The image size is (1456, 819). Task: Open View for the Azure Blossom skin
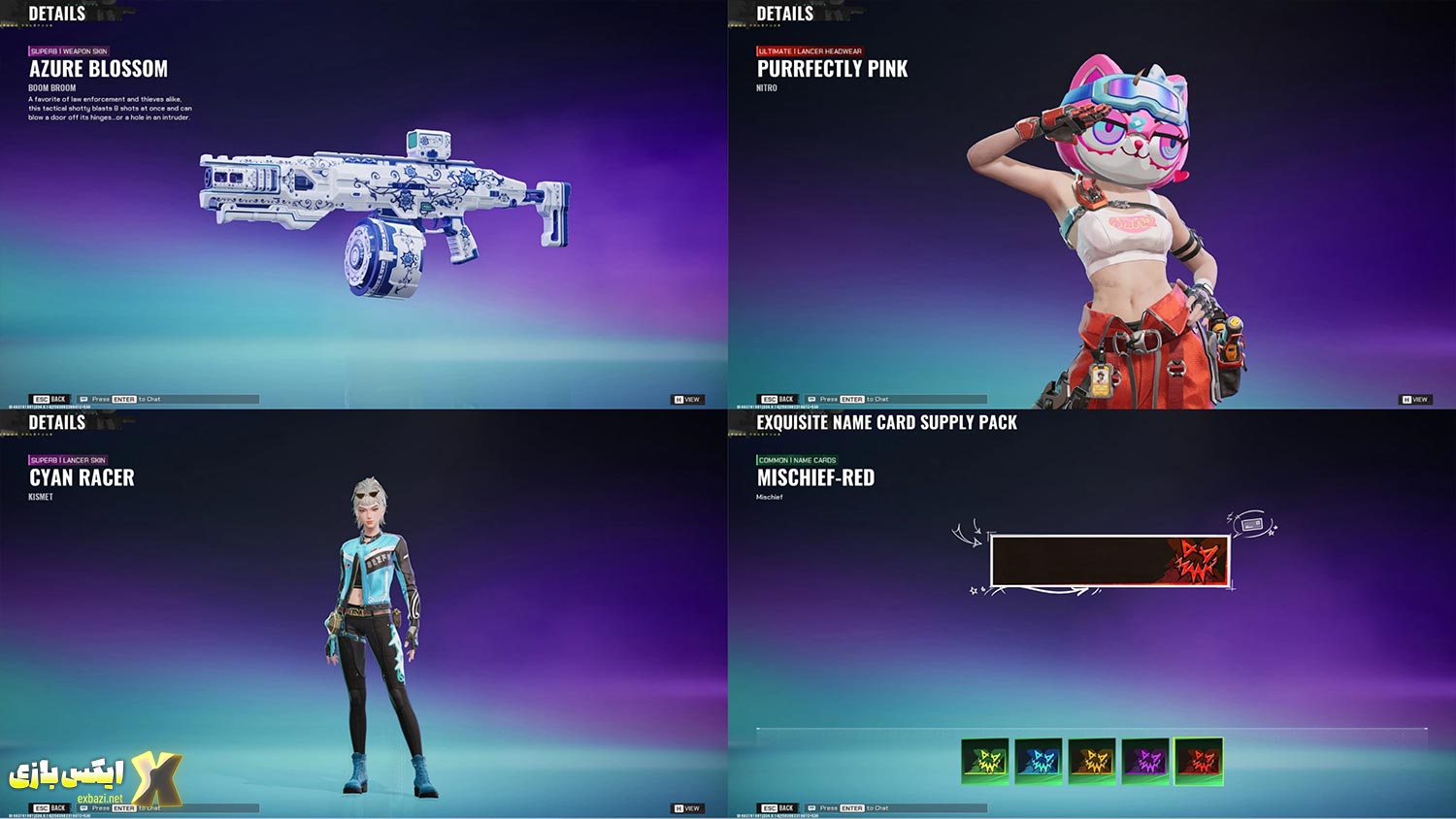click(687, 399)
